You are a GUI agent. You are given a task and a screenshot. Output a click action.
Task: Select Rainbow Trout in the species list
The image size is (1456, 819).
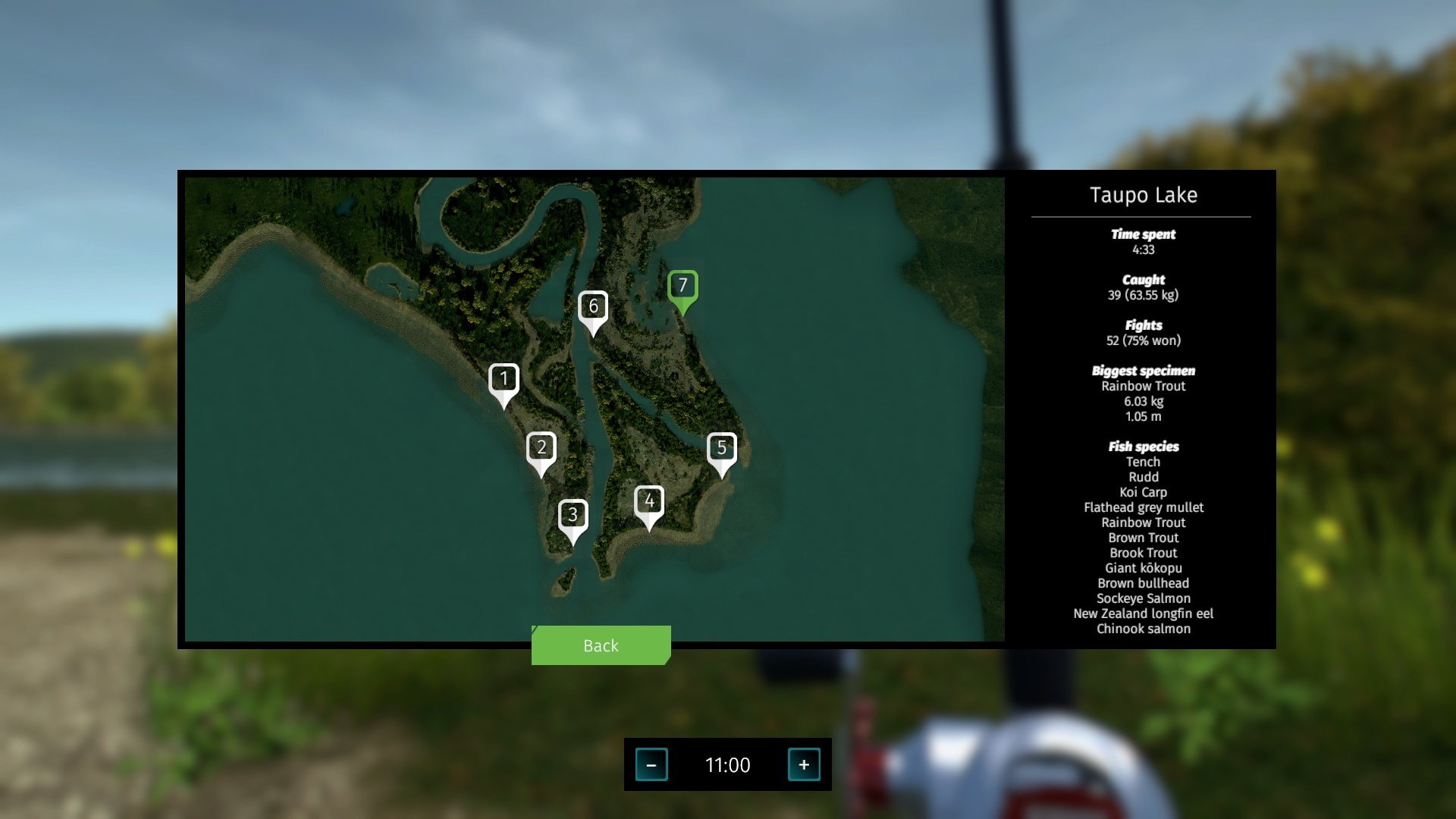point(1143,522)
